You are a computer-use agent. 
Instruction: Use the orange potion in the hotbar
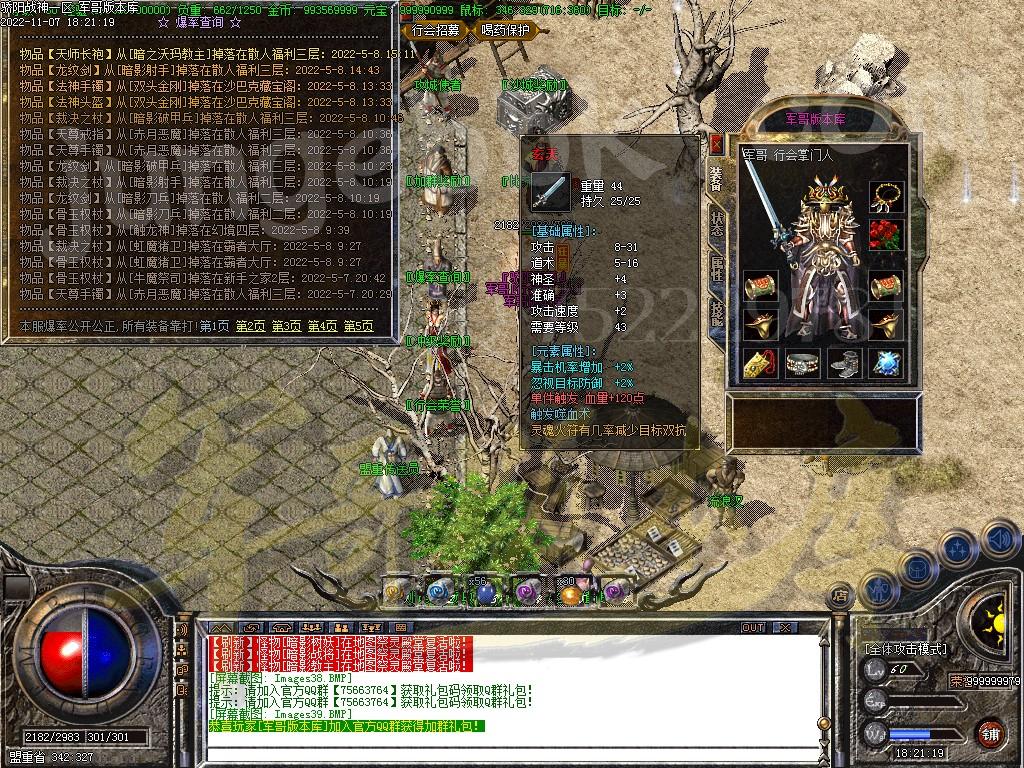click(x=571, y=594)
